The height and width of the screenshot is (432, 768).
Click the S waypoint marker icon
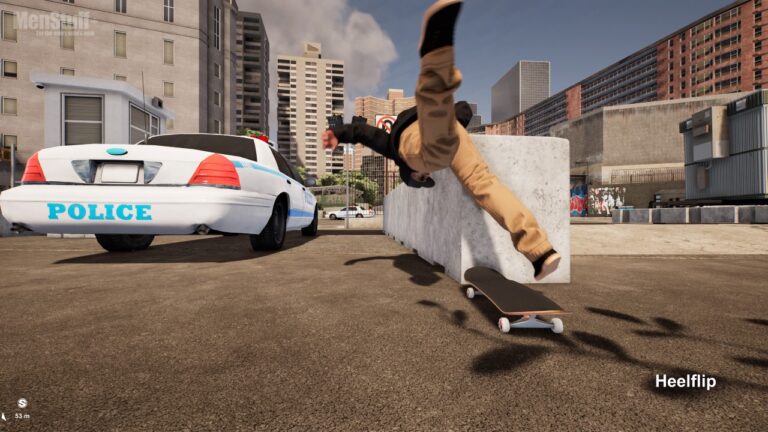point(21,403)
